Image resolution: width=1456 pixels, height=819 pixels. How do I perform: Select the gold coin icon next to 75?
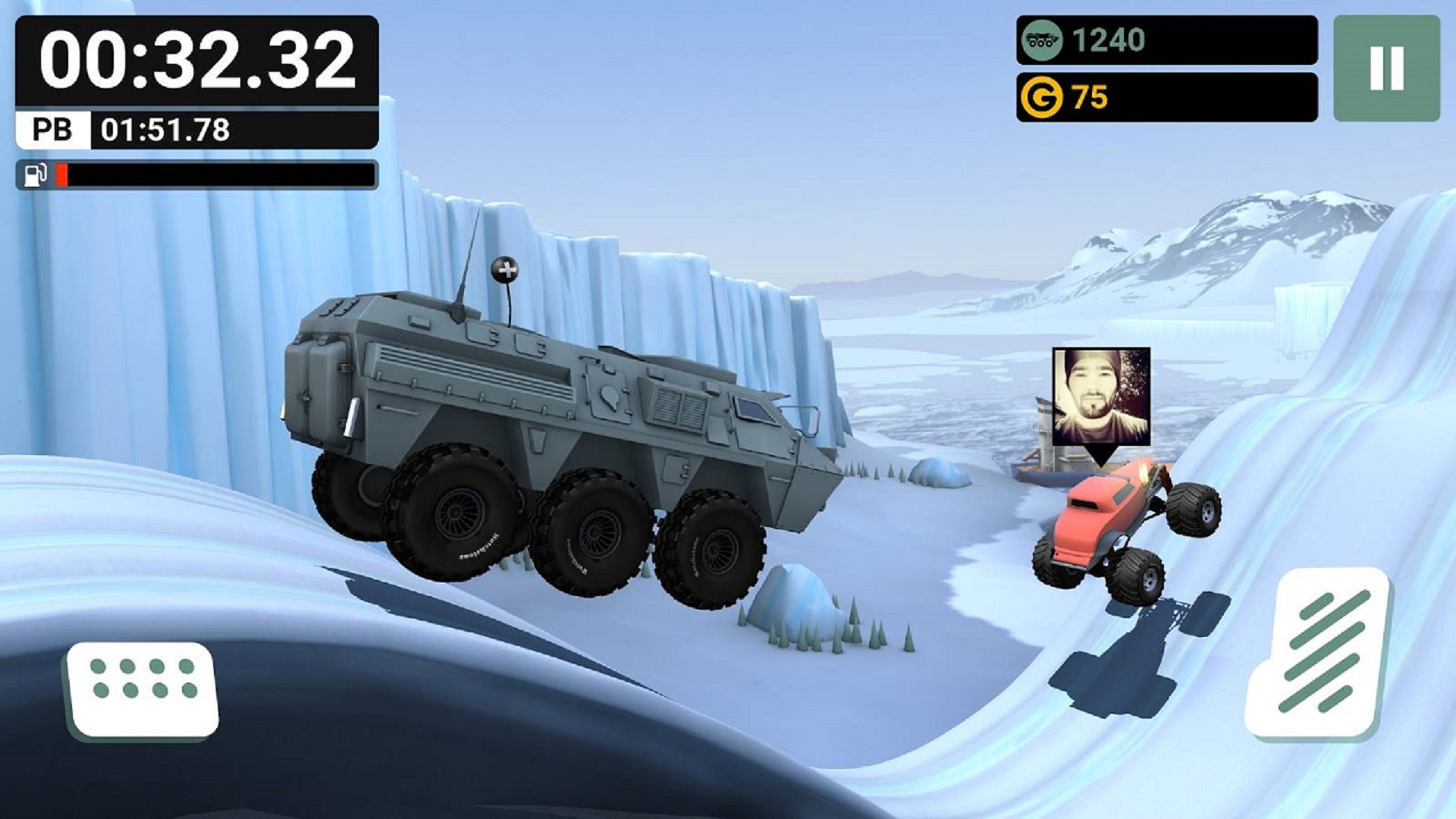coord(1041,94)
